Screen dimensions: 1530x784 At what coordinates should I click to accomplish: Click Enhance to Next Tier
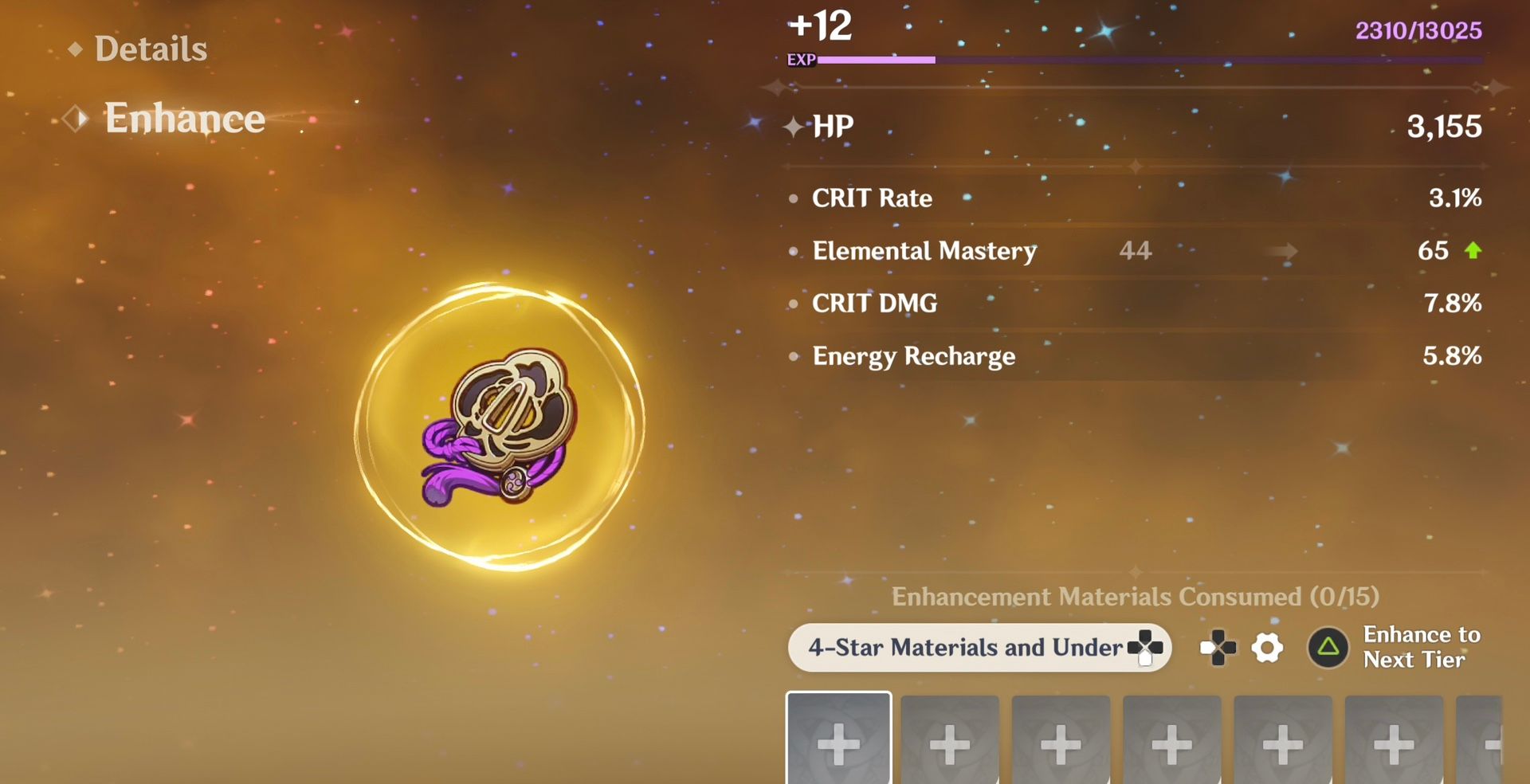1402,647
